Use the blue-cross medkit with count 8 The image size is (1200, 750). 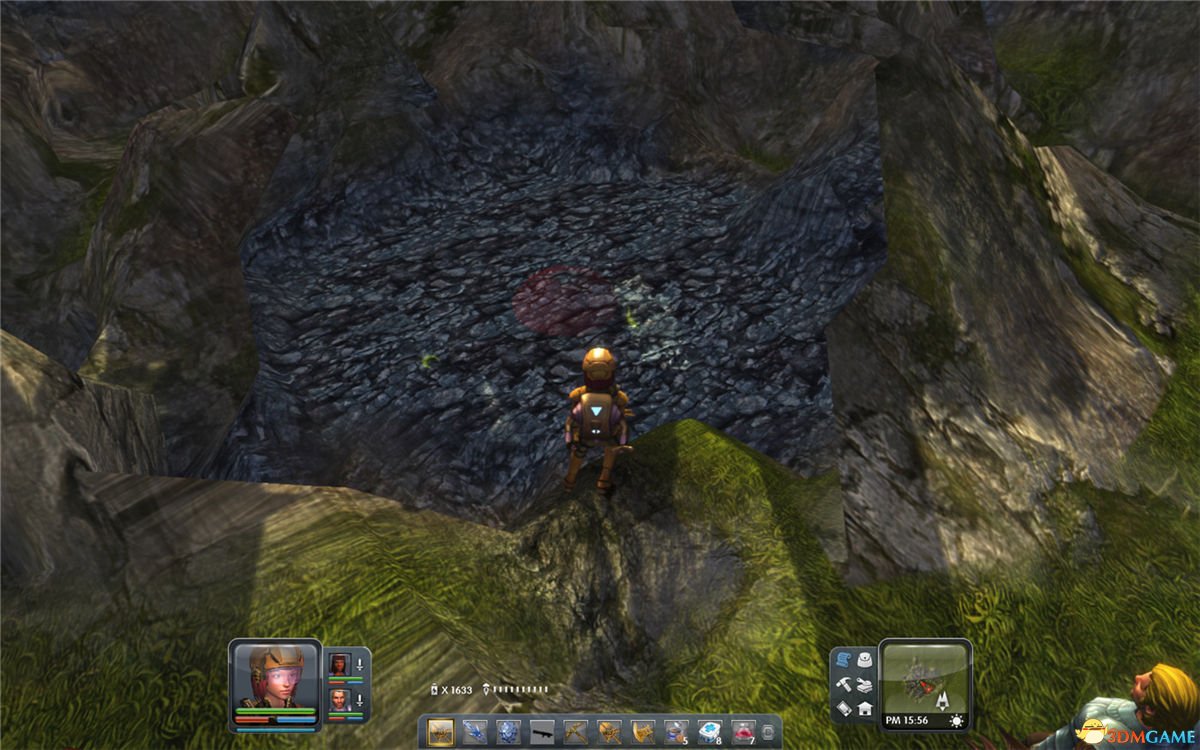pos(711,731)
